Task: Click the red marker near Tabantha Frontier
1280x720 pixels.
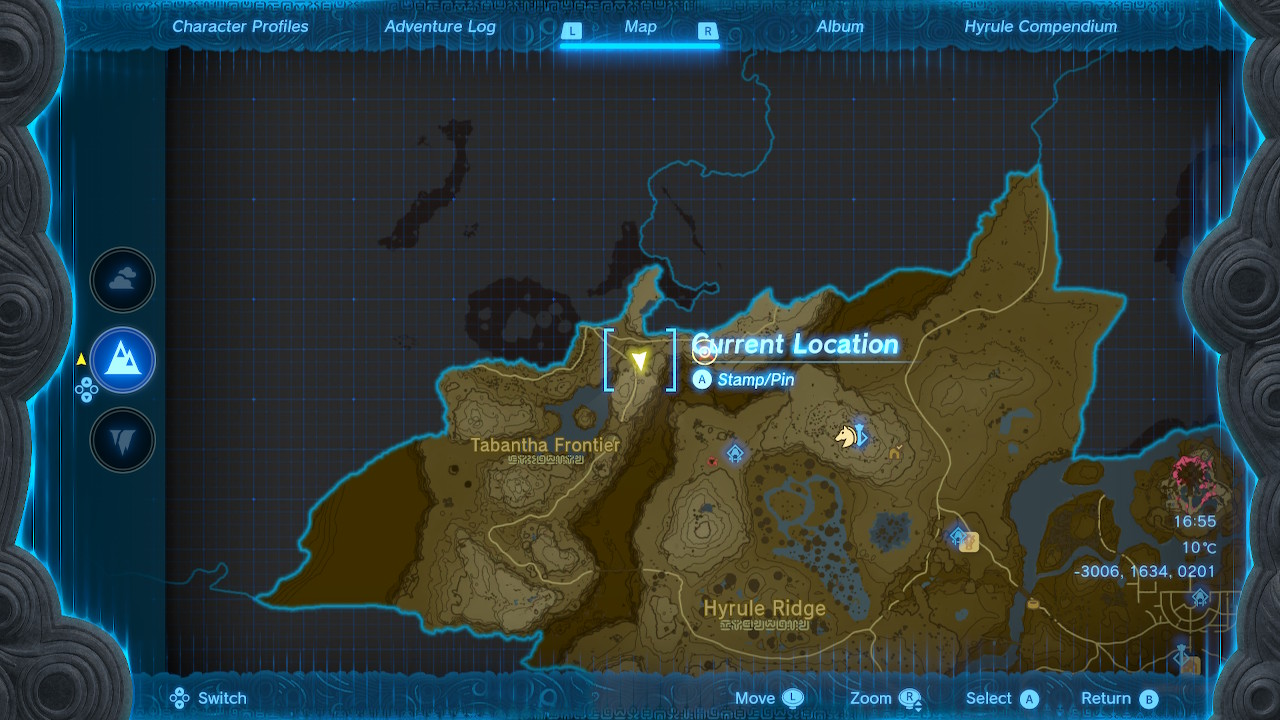Action: pos(712,459)
